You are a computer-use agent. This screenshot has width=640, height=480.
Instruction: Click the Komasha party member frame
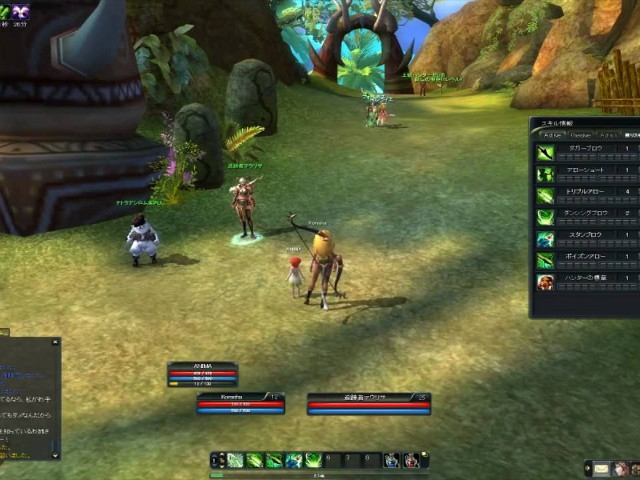pyautogui.click(x=240, y=403)
